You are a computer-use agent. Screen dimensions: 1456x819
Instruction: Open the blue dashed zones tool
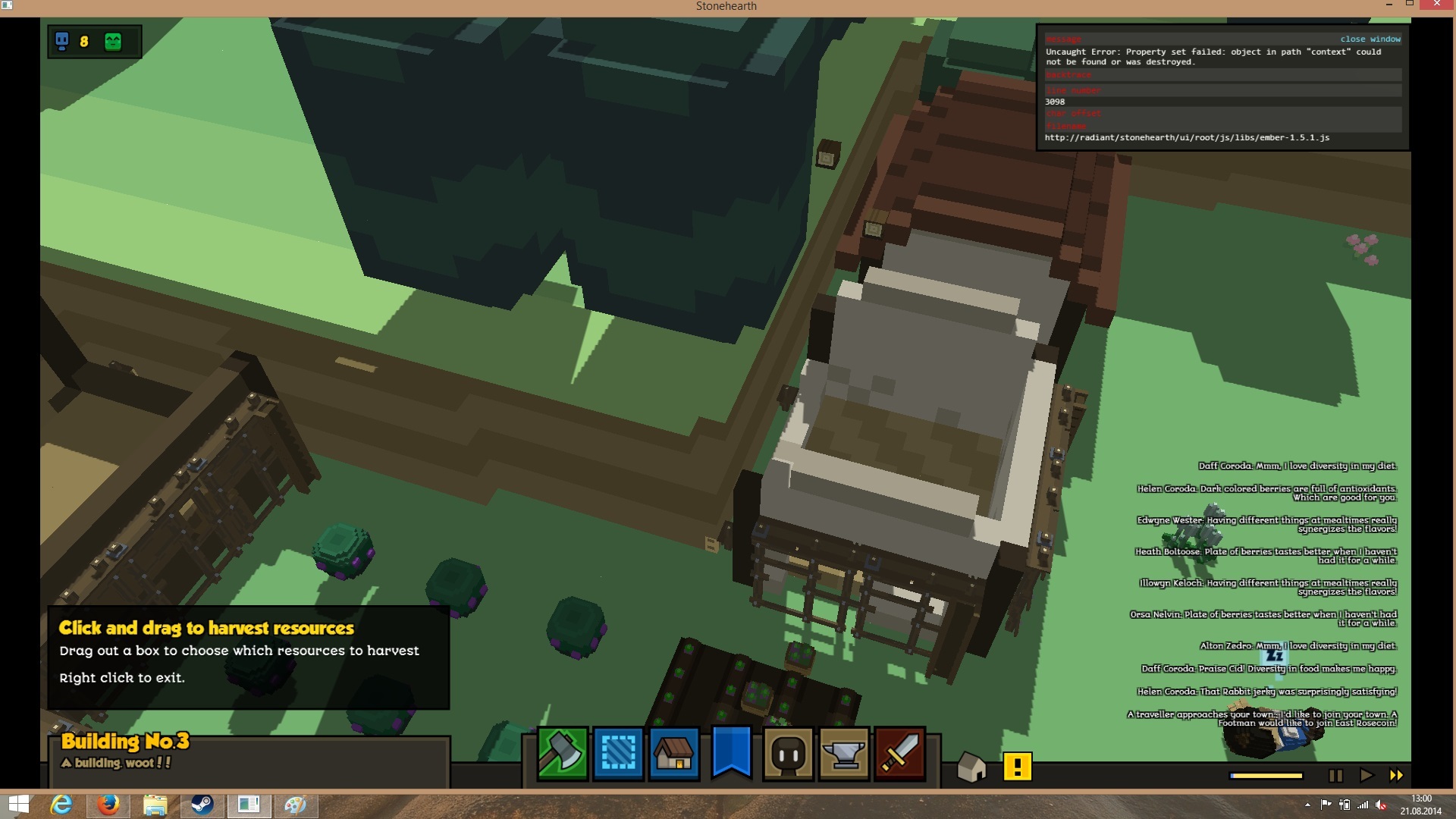point(618,754)
